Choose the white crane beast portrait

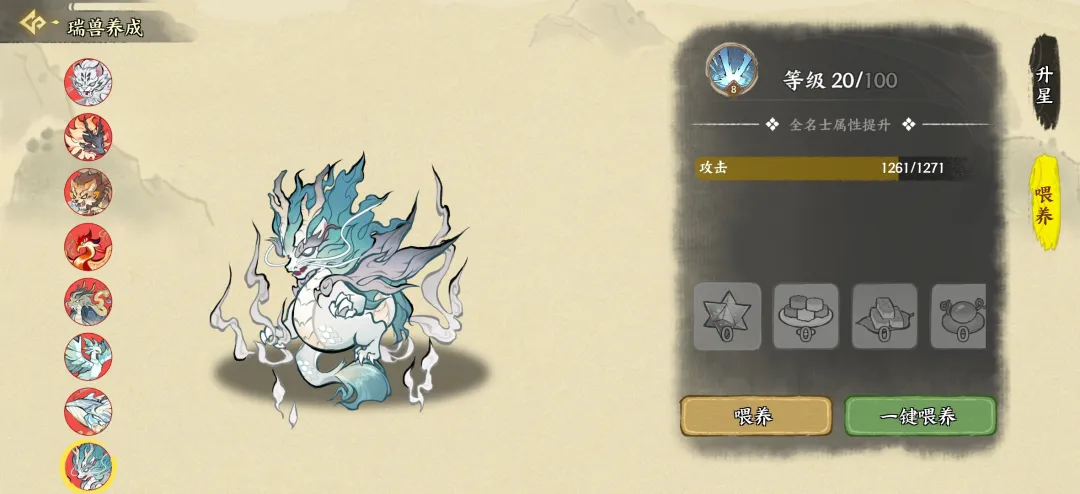pos(88,411)
